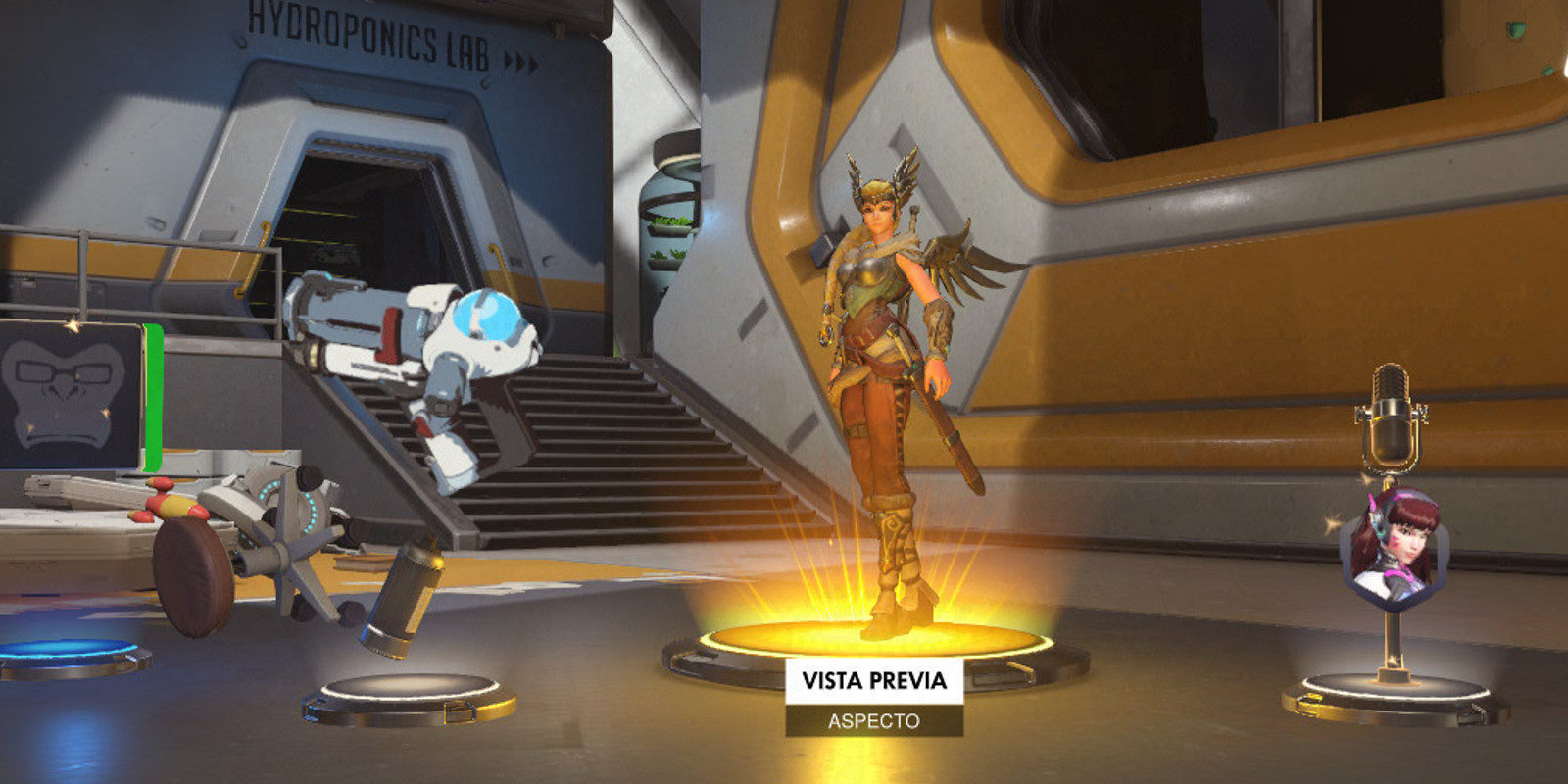Expand the victory pose platform details

pyautogui.click(x=402, y=691)
